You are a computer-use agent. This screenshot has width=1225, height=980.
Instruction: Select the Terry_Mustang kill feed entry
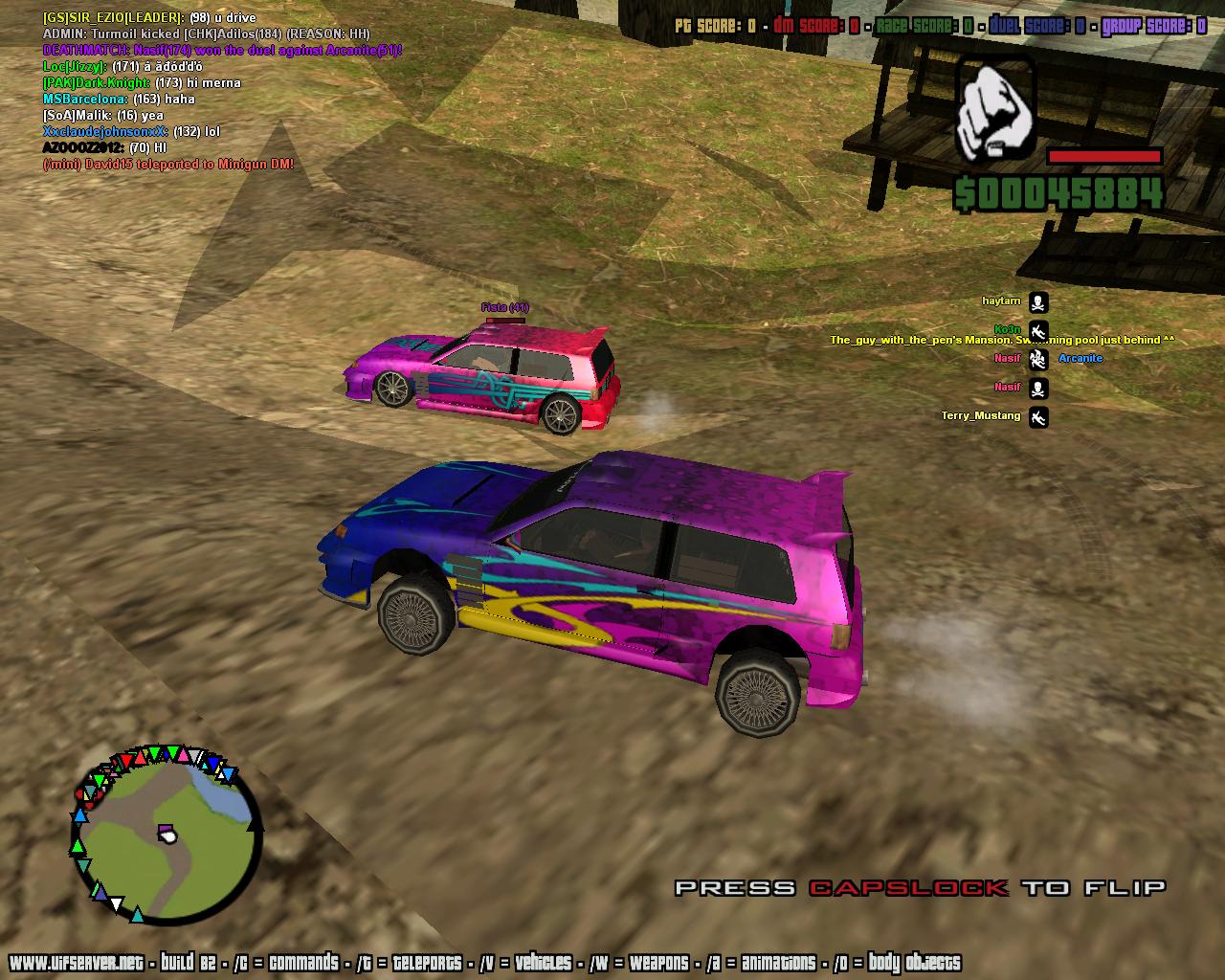(981, 416)
